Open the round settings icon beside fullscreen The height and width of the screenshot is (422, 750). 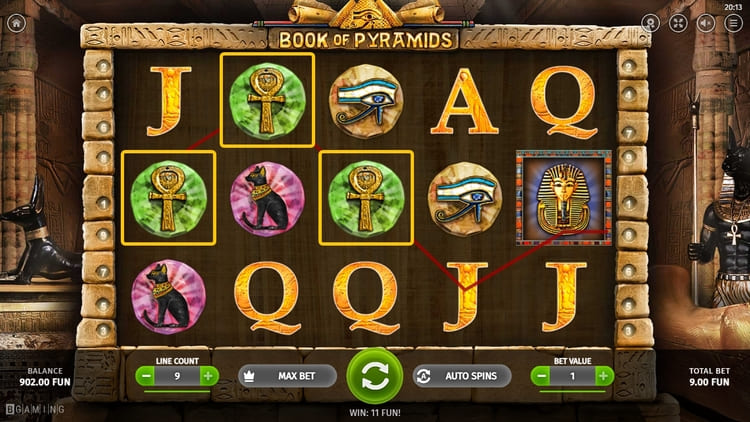(651, 22)
